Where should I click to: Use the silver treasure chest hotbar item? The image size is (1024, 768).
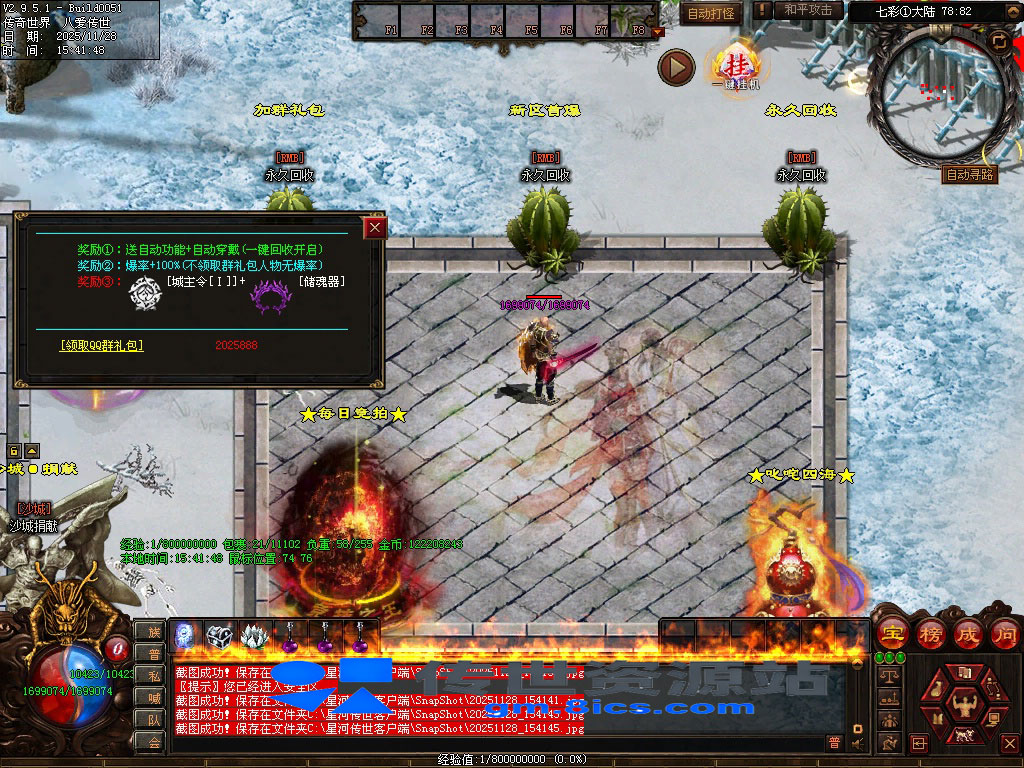219,635
